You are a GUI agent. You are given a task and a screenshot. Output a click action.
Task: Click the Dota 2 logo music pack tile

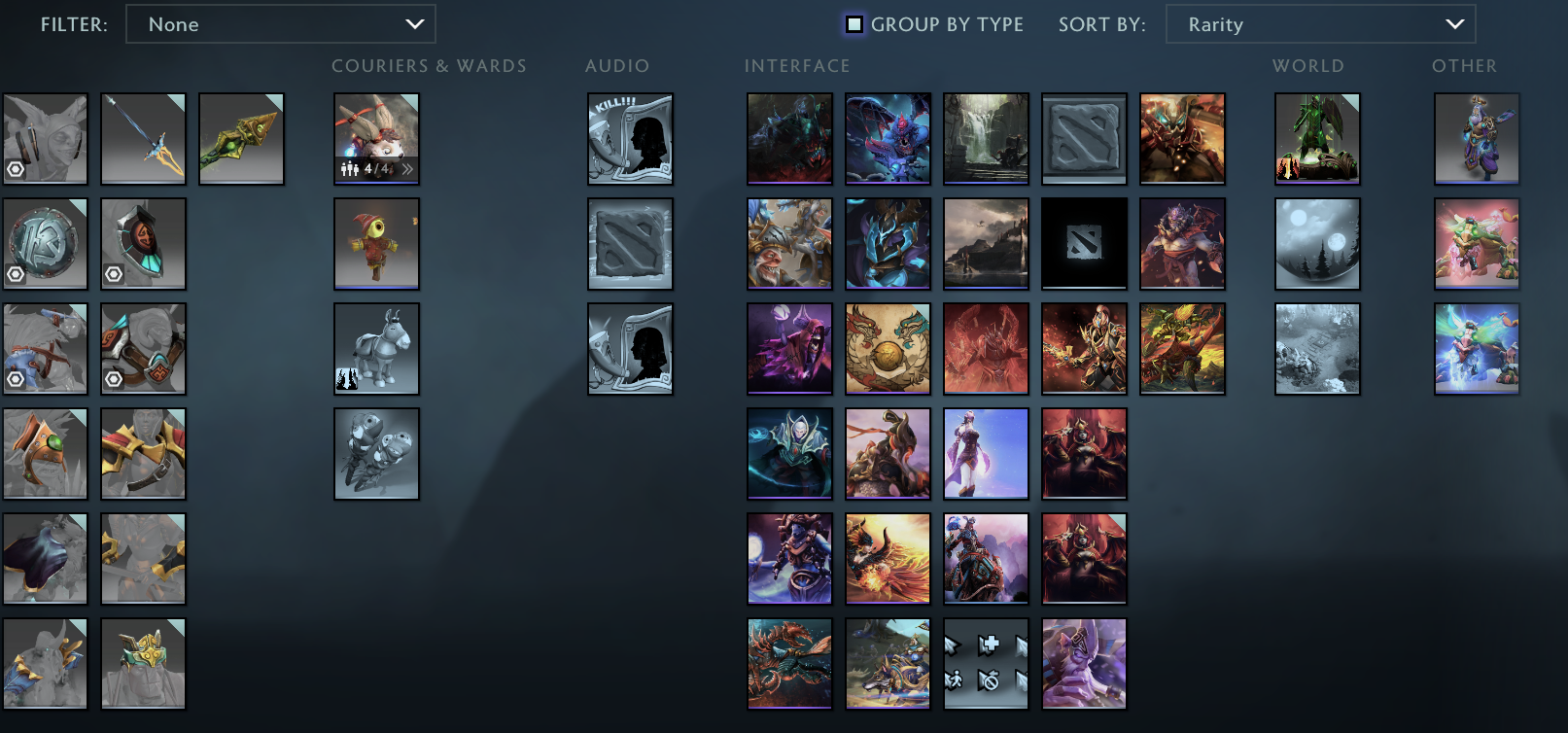pyautogui.click(x=629, y=244)
